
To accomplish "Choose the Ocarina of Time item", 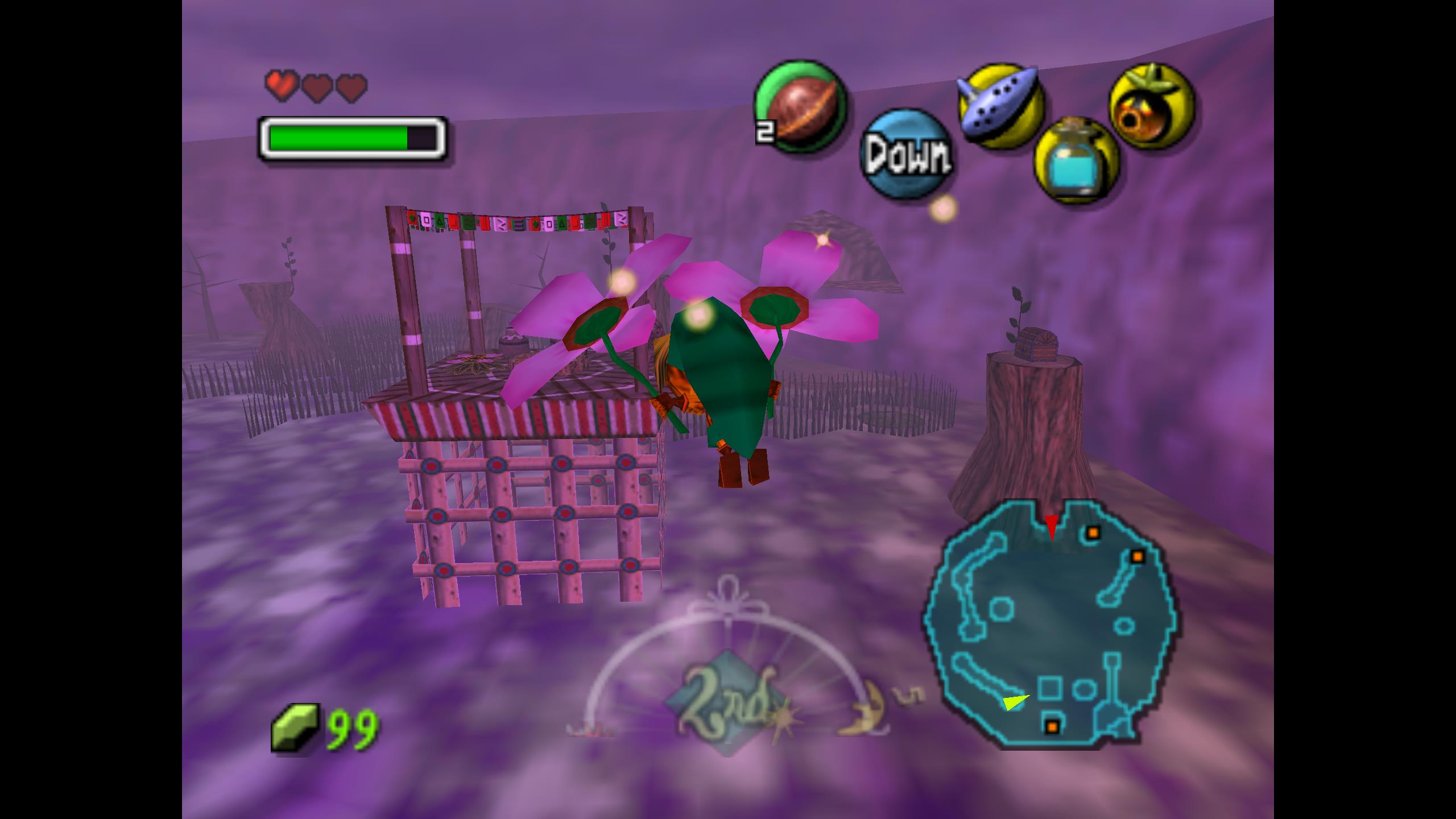I will (1001, 106).
